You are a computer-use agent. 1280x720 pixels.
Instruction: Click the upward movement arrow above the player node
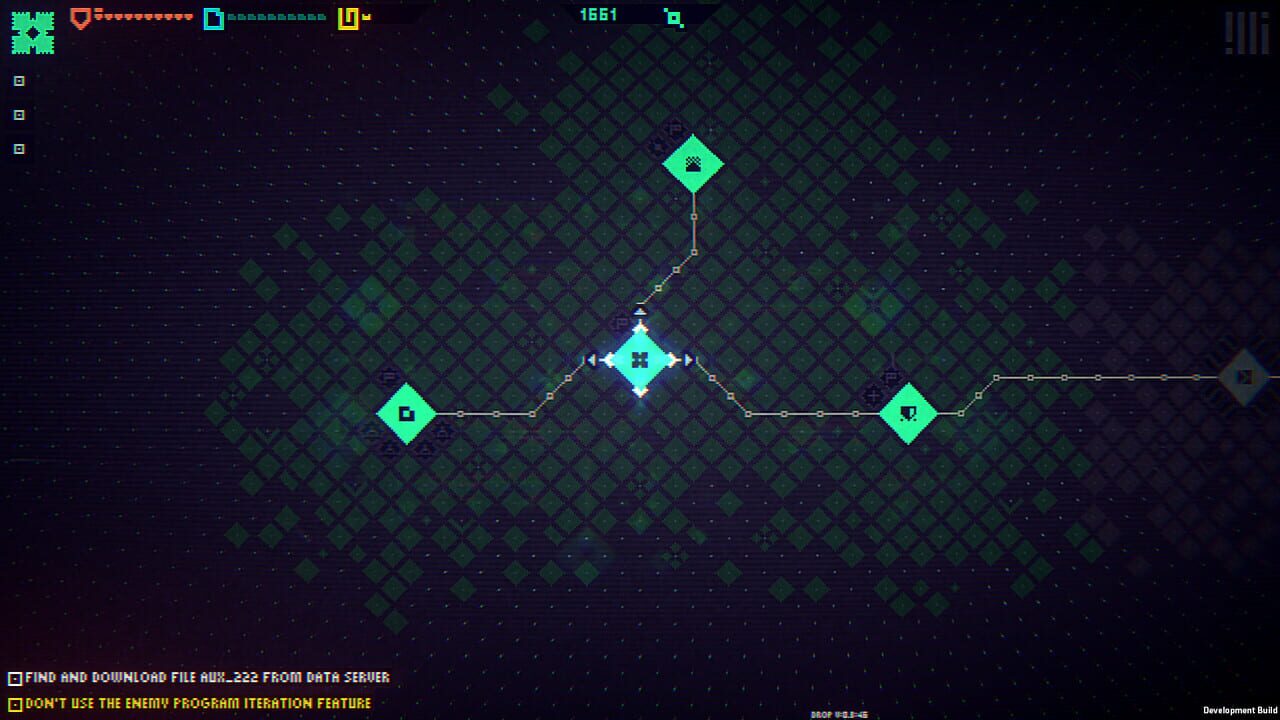[640, 313]
